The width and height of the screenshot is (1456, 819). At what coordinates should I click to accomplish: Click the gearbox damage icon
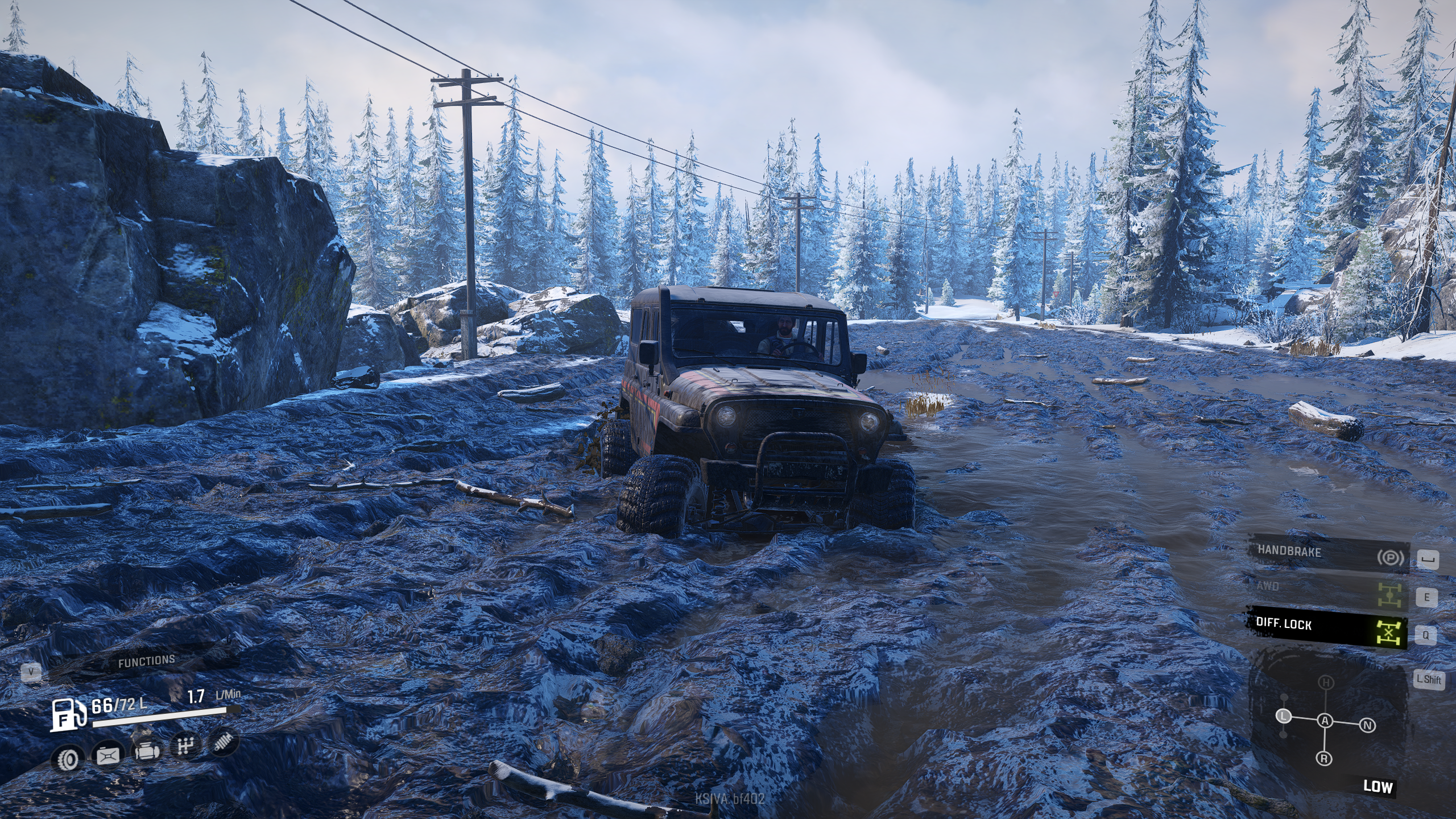185,746
